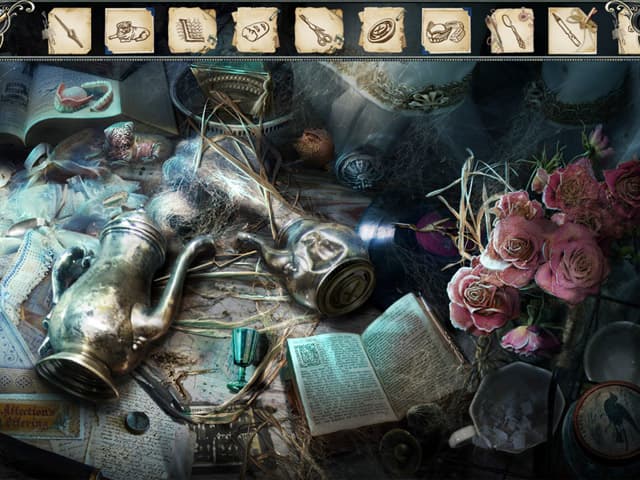Choose the washboard grid sketch card

pos(192,30)
